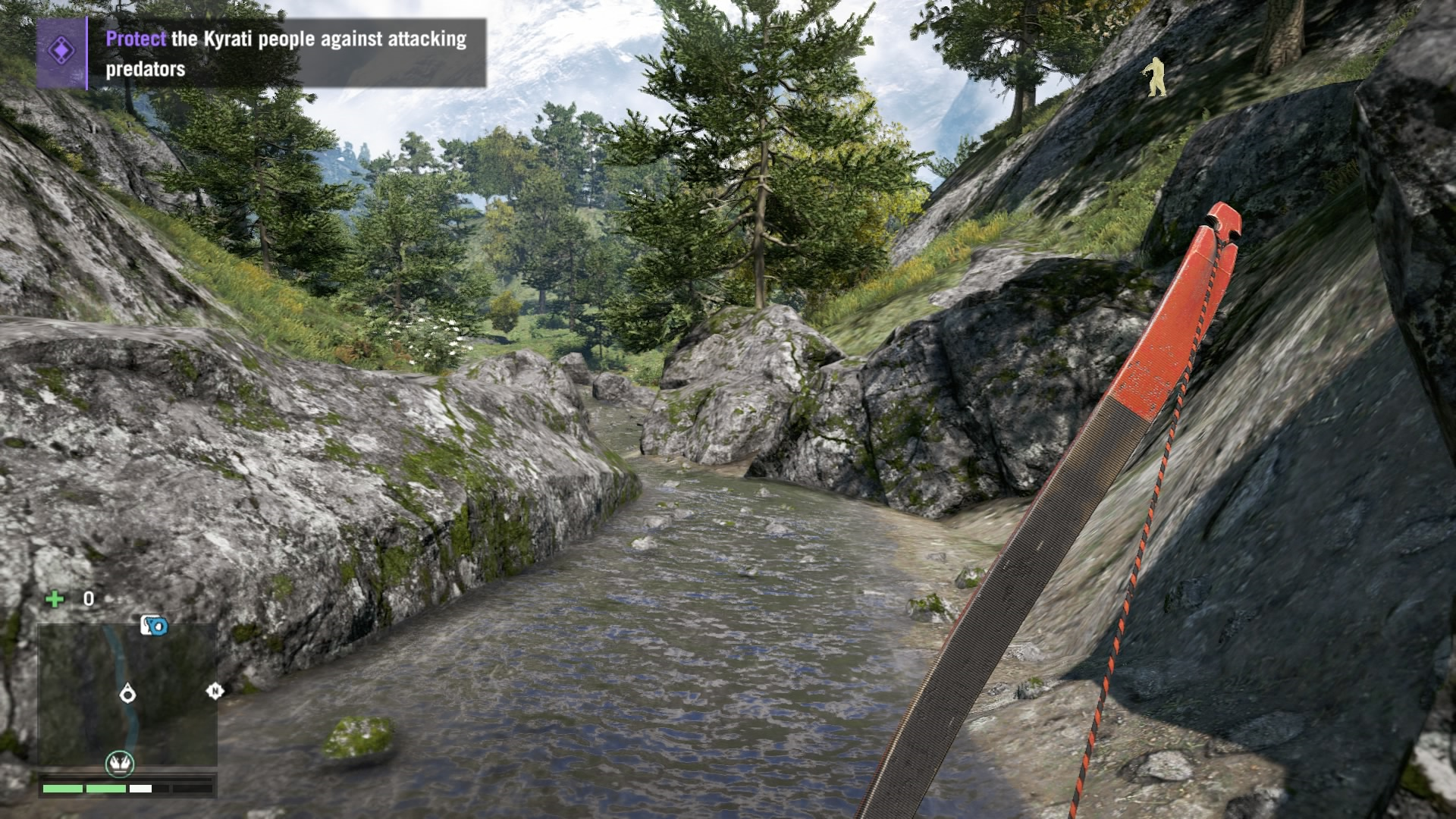Click the north compass marker
Image resolution: width=1456 pixels, height=819 pixels.
pyautogui.click(x=215, y=691)
